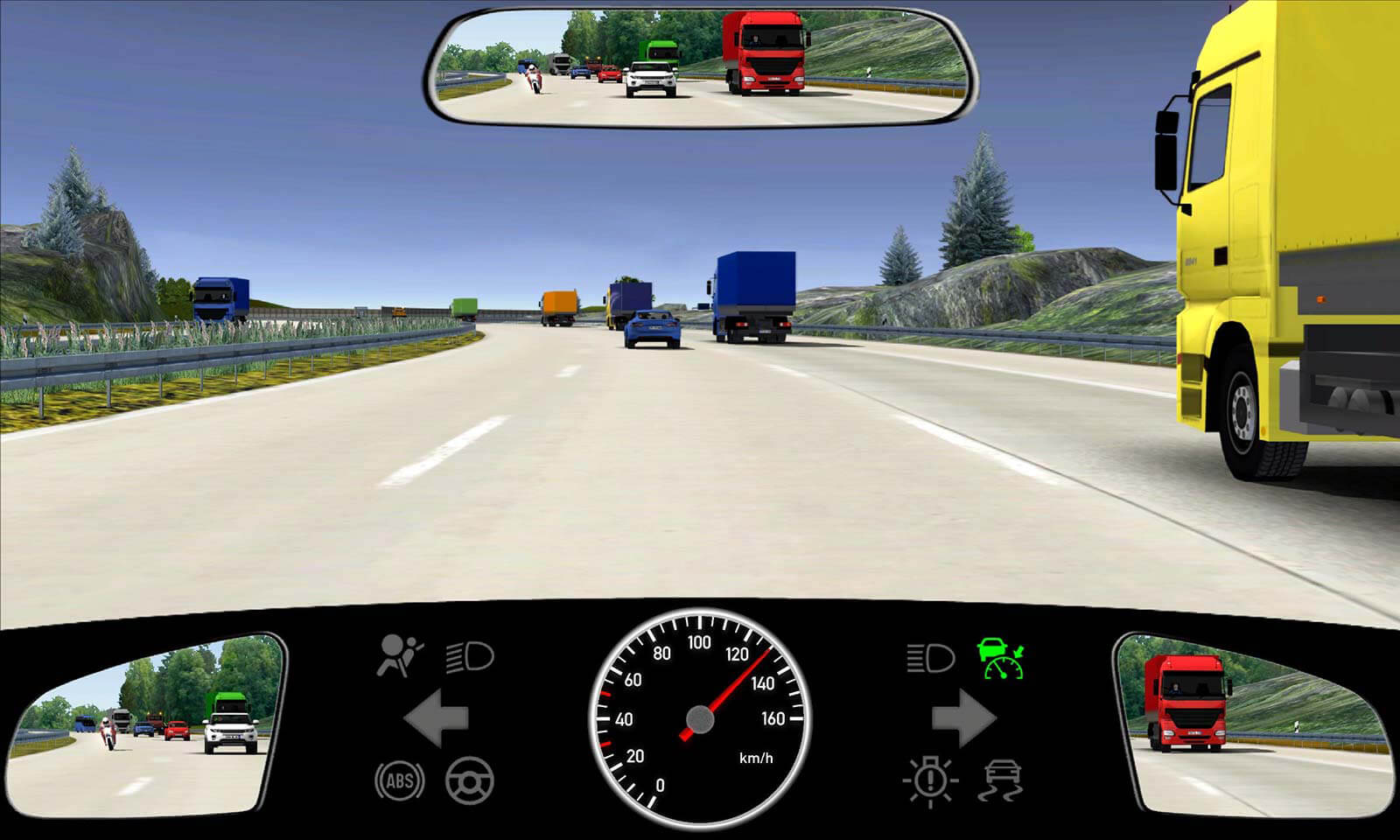Click the ABS indicator icon
Viewport: 1400px width, 840px height.
(400, 780)
